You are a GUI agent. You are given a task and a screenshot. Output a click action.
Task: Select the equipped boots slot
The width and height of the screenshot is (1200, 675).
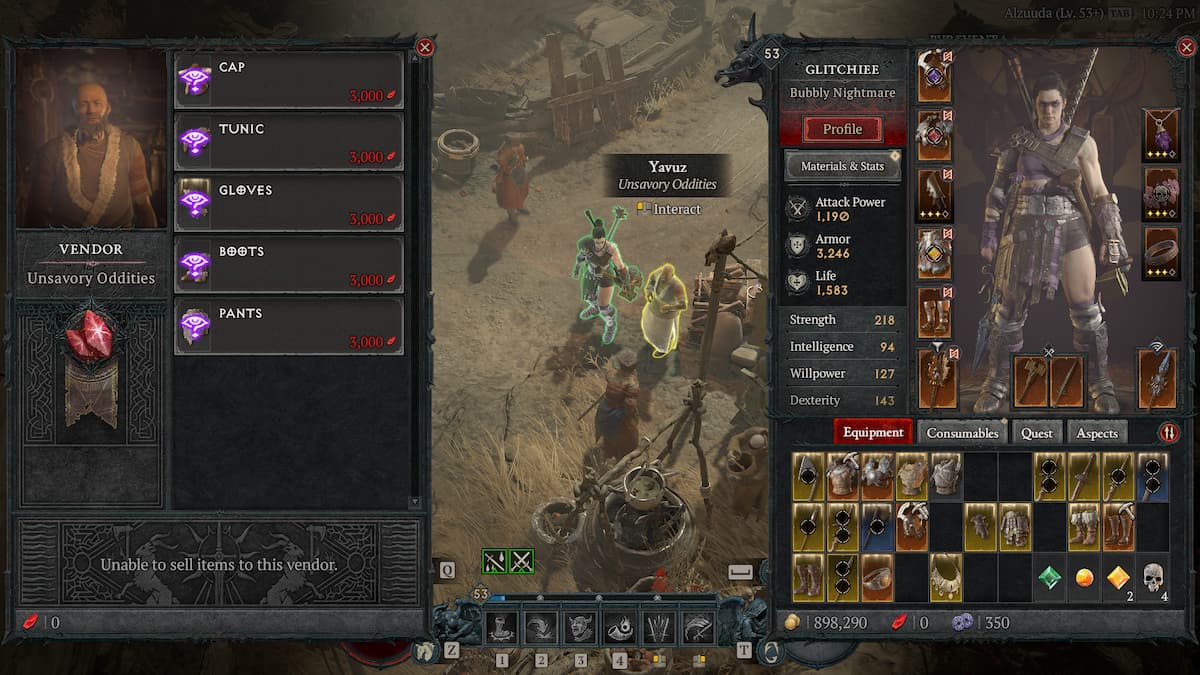tap(934, 313)
